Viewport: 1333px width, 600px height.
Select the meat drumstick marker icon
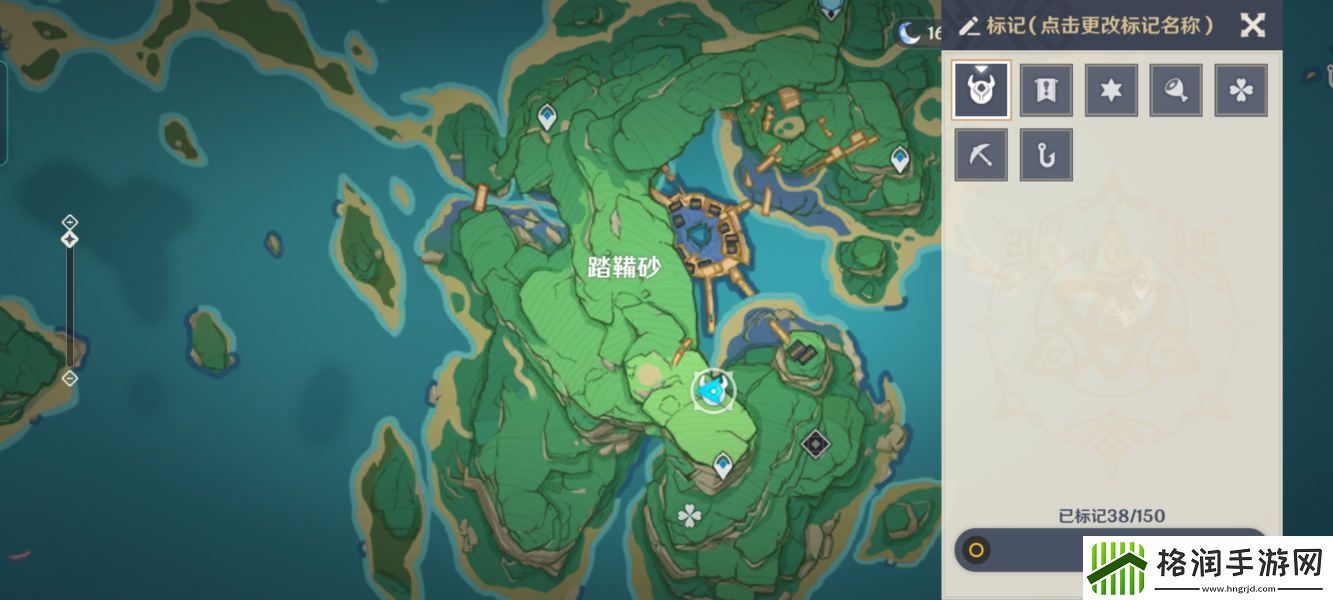(x=1176, y=91)
